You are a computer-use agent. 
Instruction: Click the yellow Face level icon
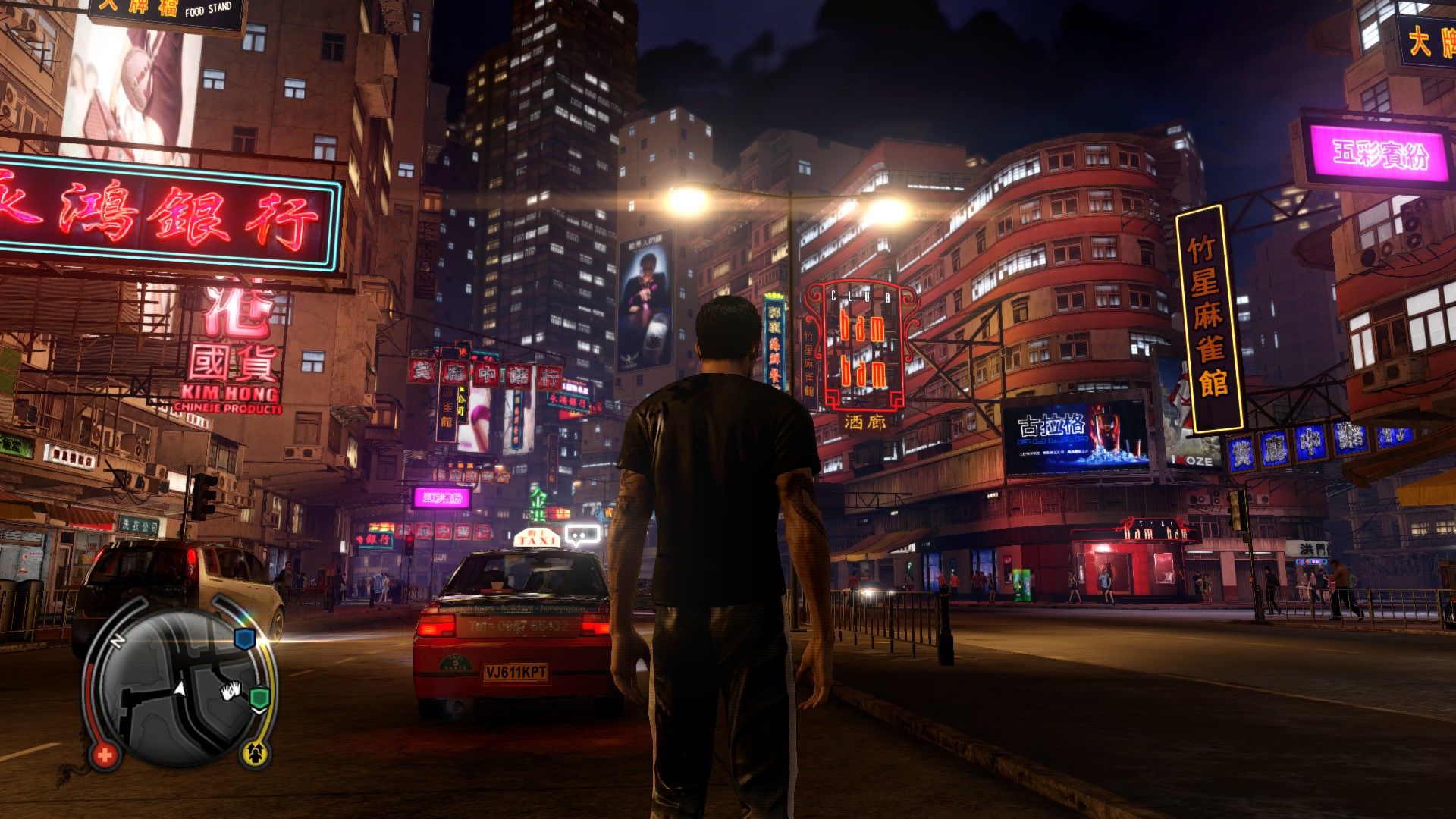tap(256, 753)
